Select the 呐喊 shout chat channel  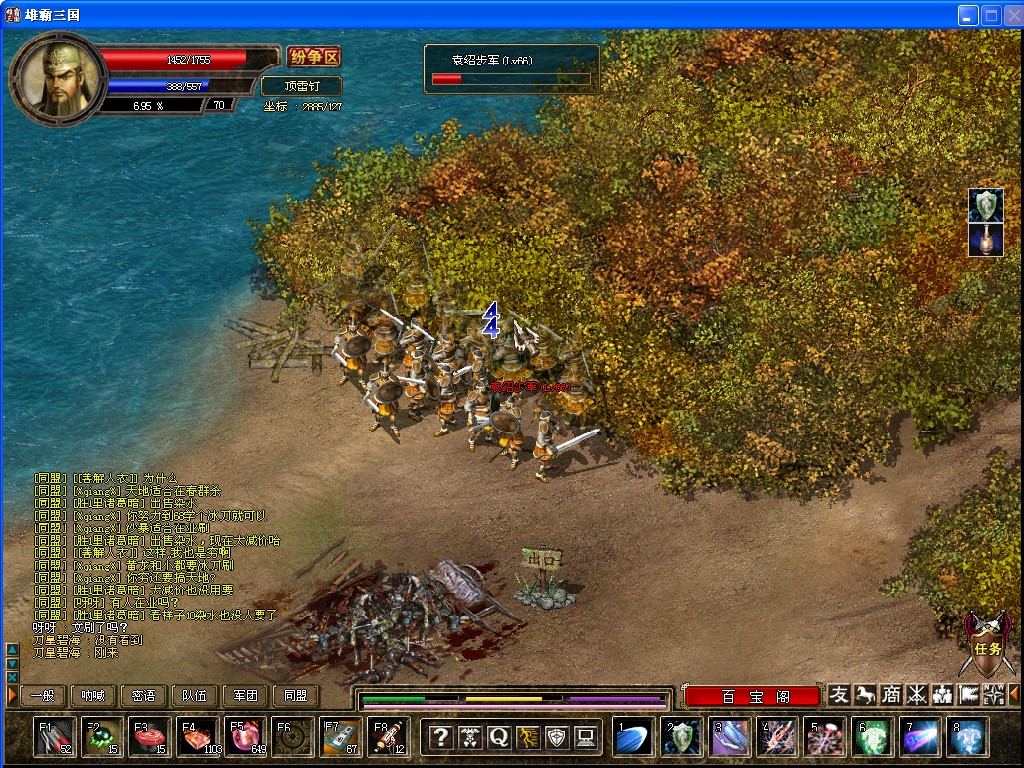pos(93,696)
